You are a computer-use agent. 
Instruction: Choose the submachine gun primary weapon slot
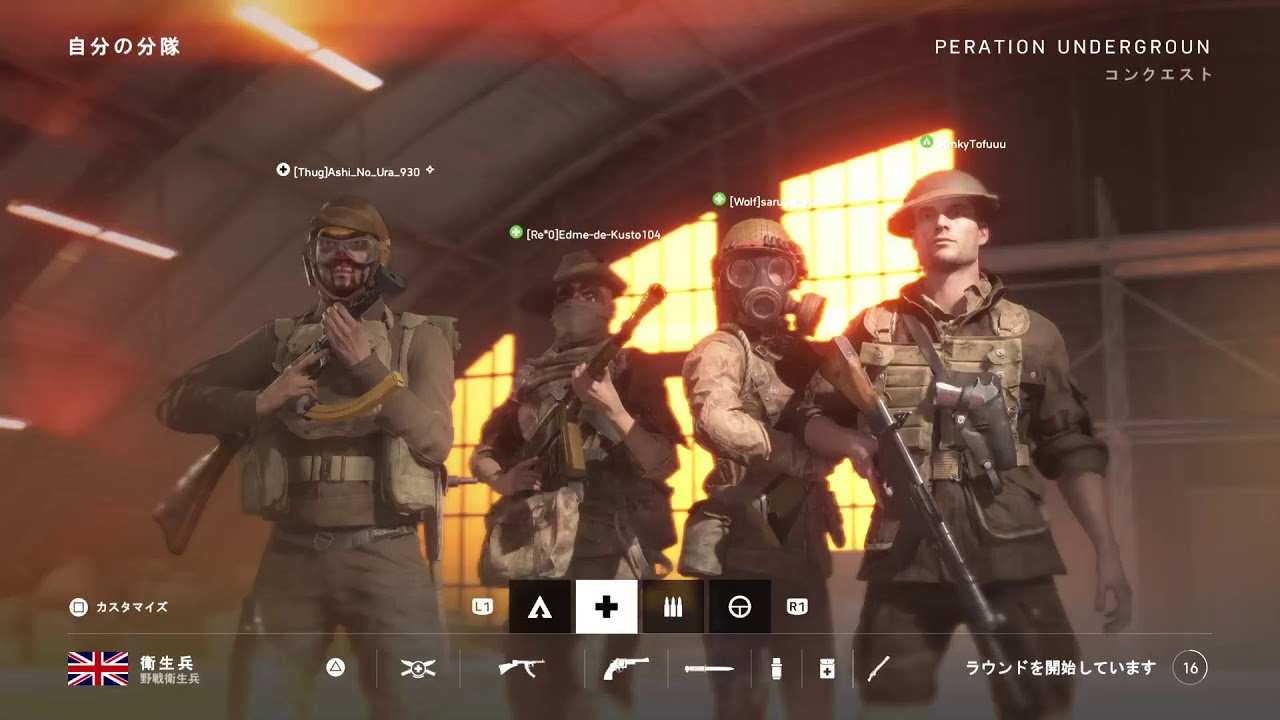(521, 668)
